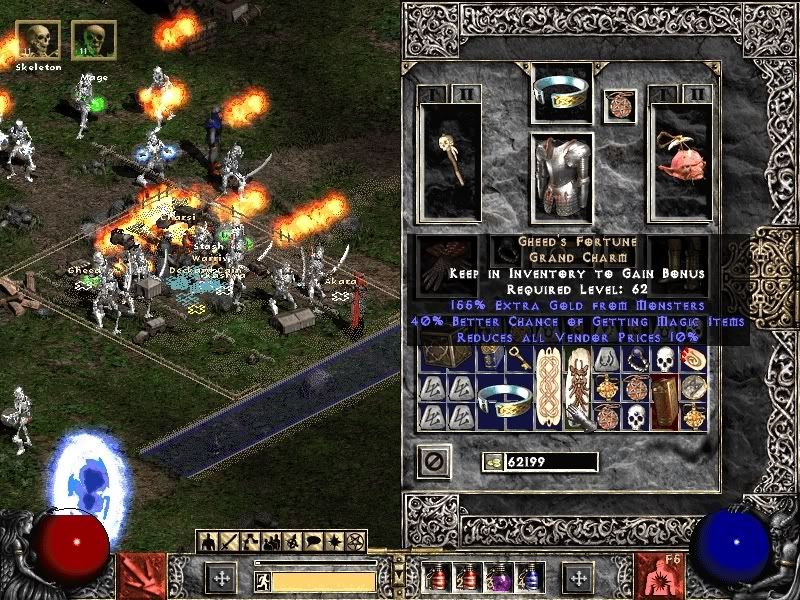Select the skull wand weapon slot
This screenshot has width=800, height=600.
tap(451, 160)
